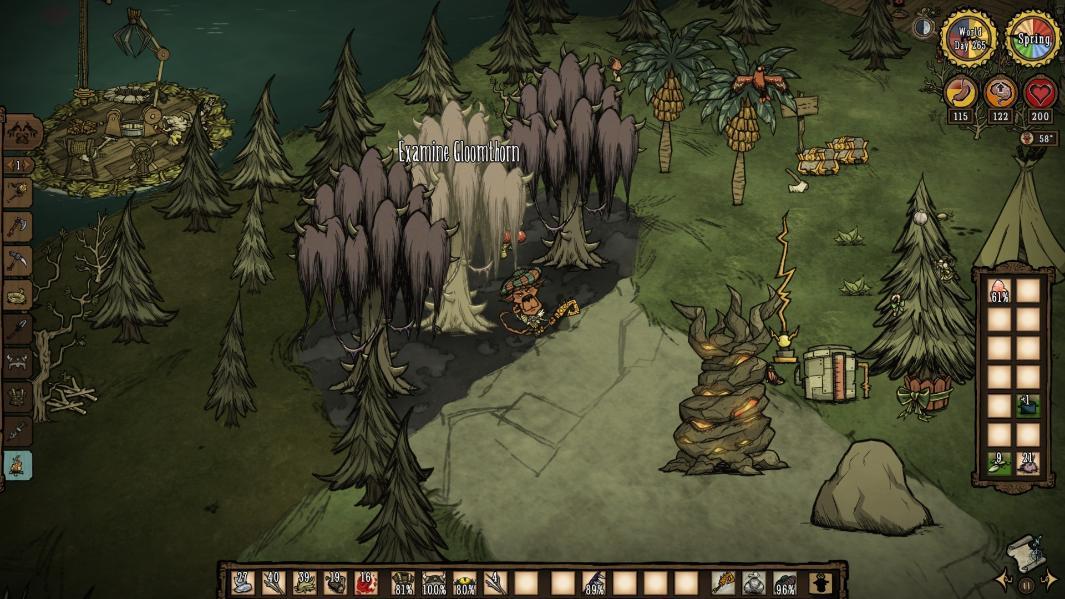Pick the rocks stack of 27
The image size is (1065, 599).
pos(243,582)
